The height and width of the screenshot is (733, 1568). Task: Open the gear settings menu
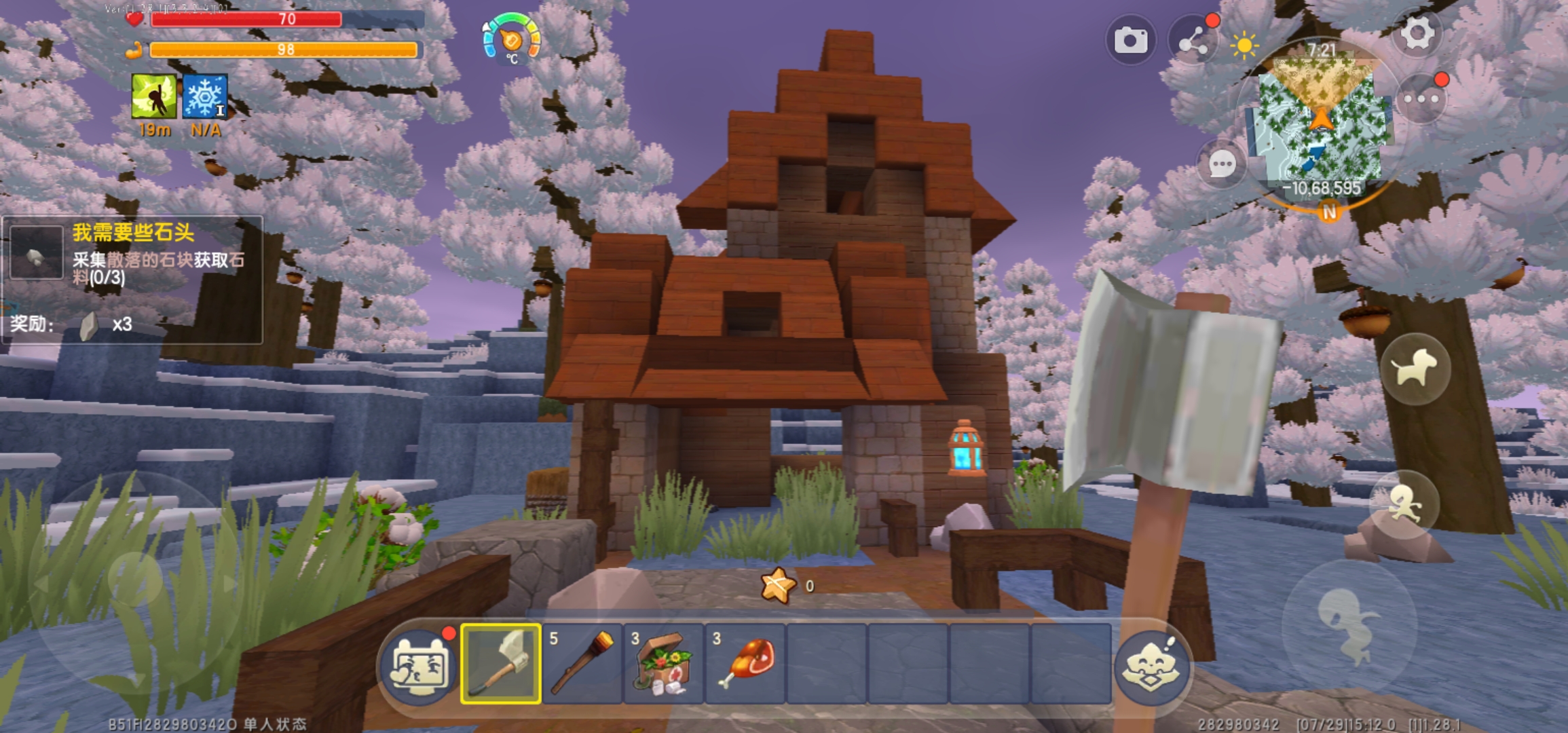point(1417,34)
